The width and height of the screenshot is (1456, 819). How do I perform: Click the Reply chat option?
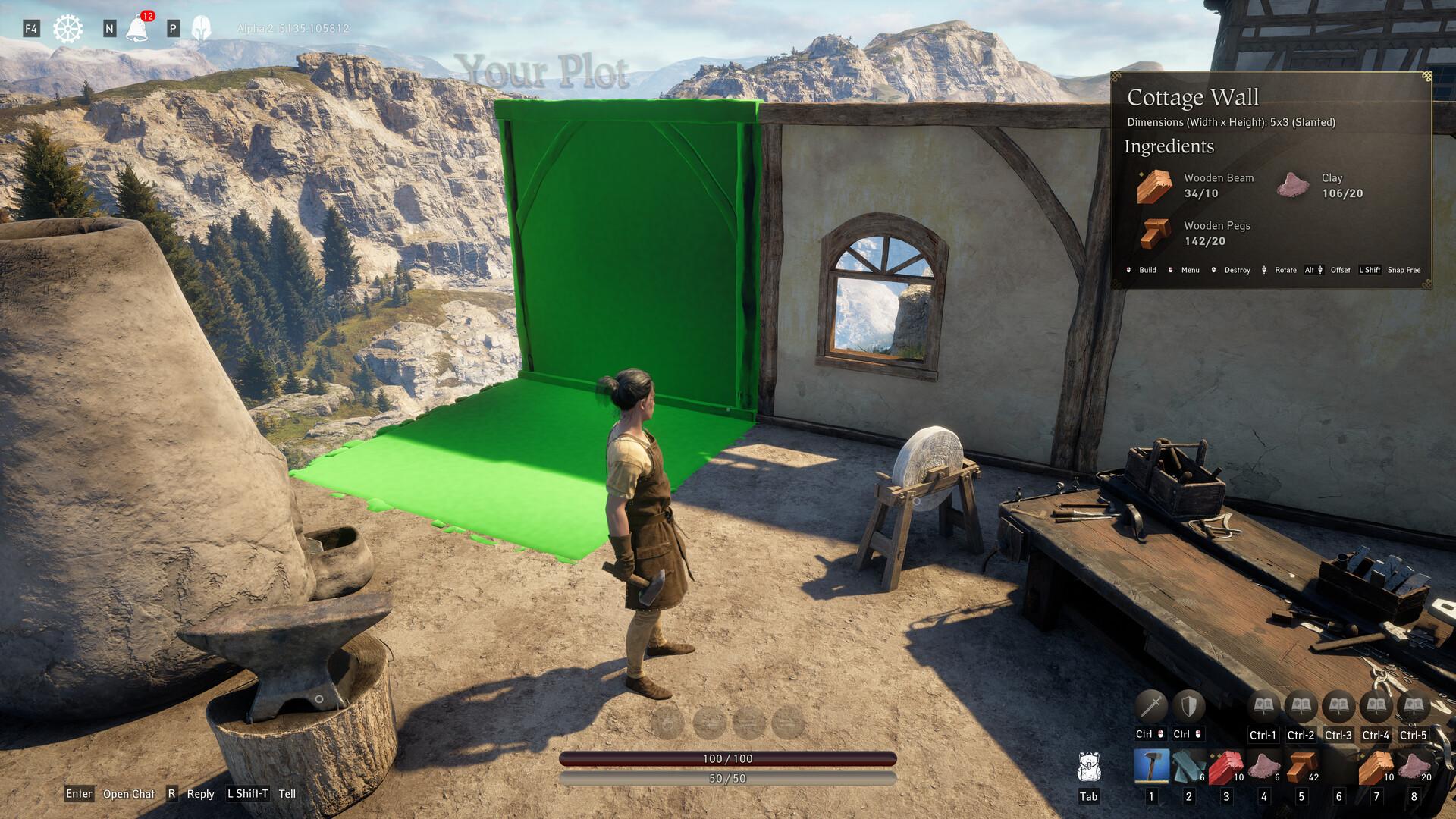[199, 794]
